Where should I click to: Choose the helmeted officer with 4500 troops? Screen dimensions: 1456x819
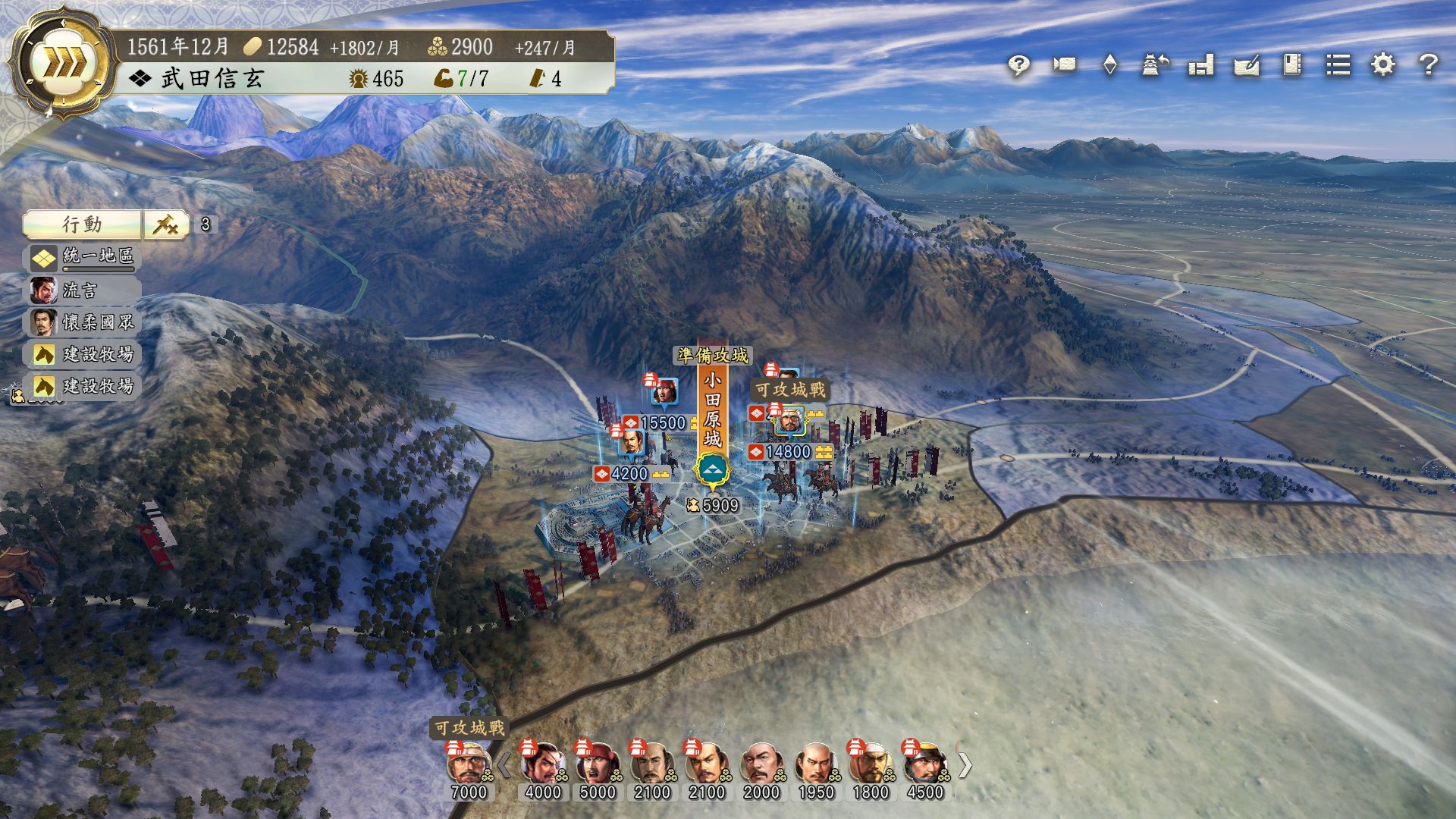925,766
